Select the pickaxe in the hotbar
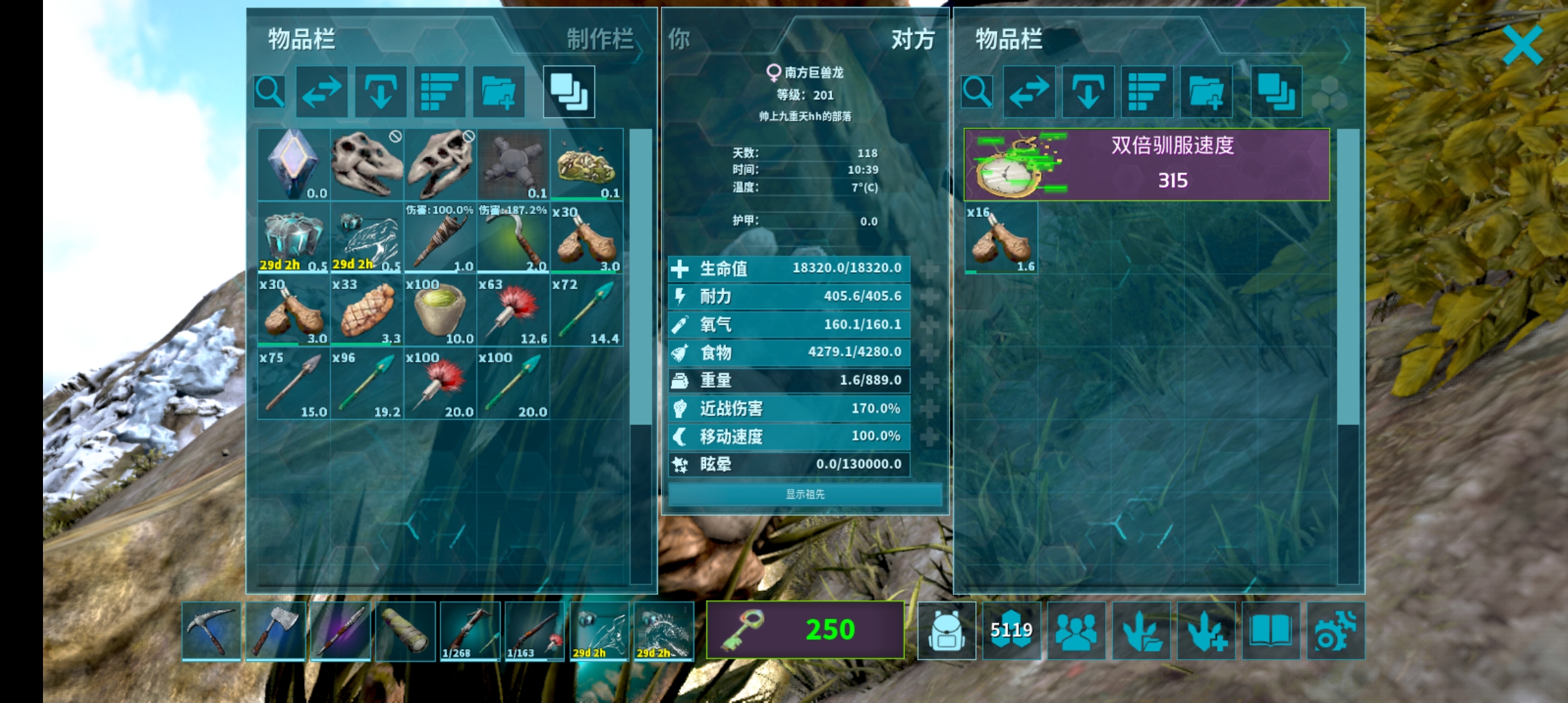The width and height of the screenshot is (1568, 703). point(211,630)
